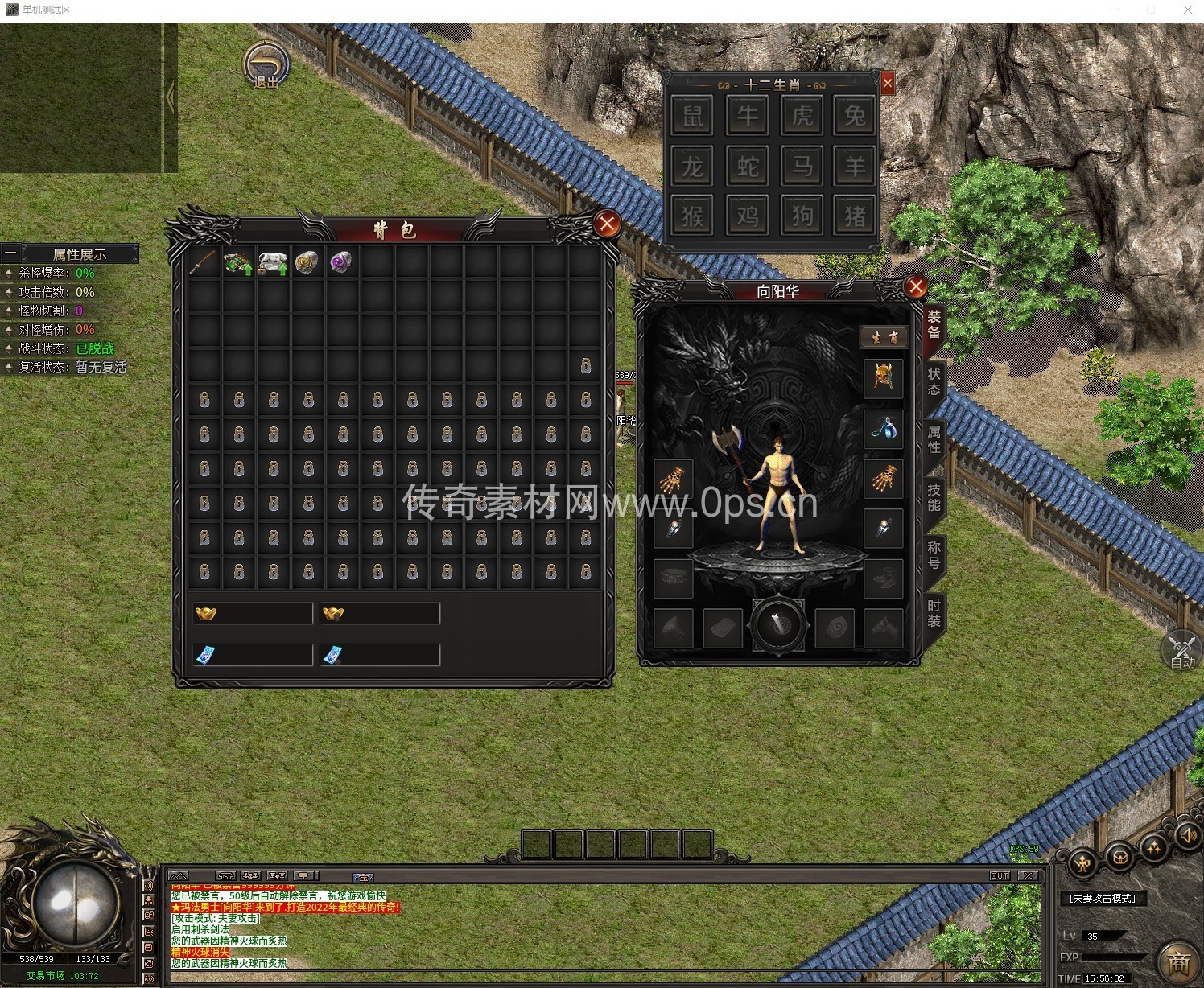Choose the 龙 zodiac tile

click(692, 167)
